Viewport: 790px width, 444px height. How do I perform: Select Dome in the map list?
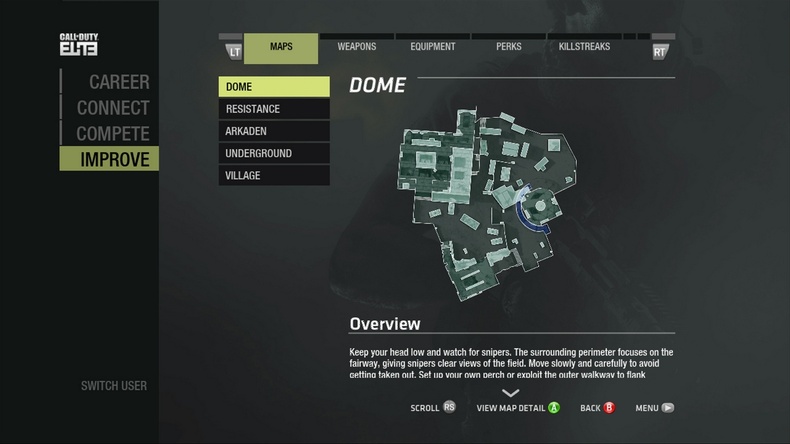274,87
